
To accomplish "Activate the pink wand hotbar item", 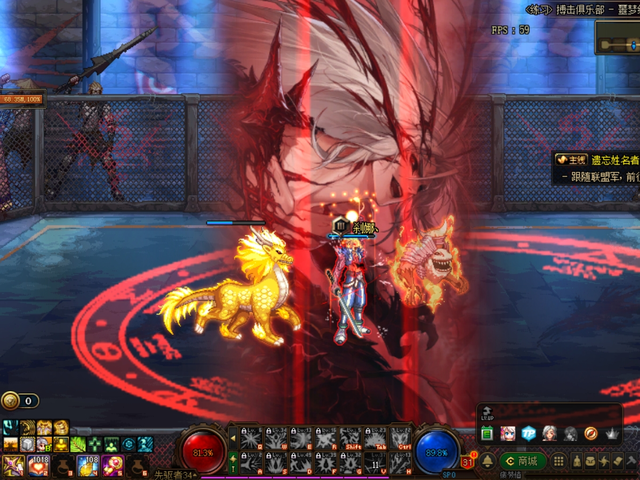I will [x=112, y=465].
